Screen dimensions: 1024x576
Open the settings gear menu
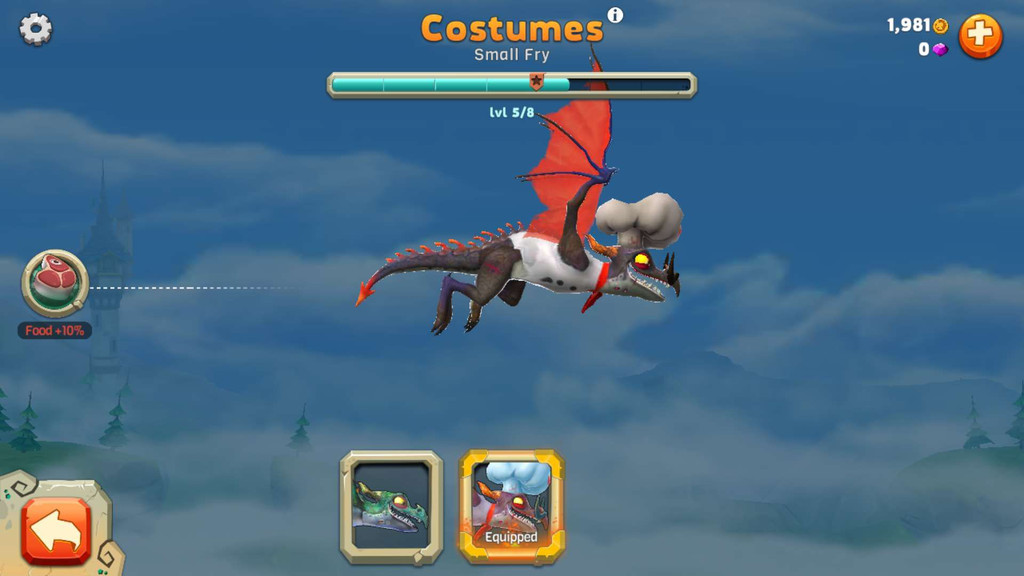pos(36,29)
